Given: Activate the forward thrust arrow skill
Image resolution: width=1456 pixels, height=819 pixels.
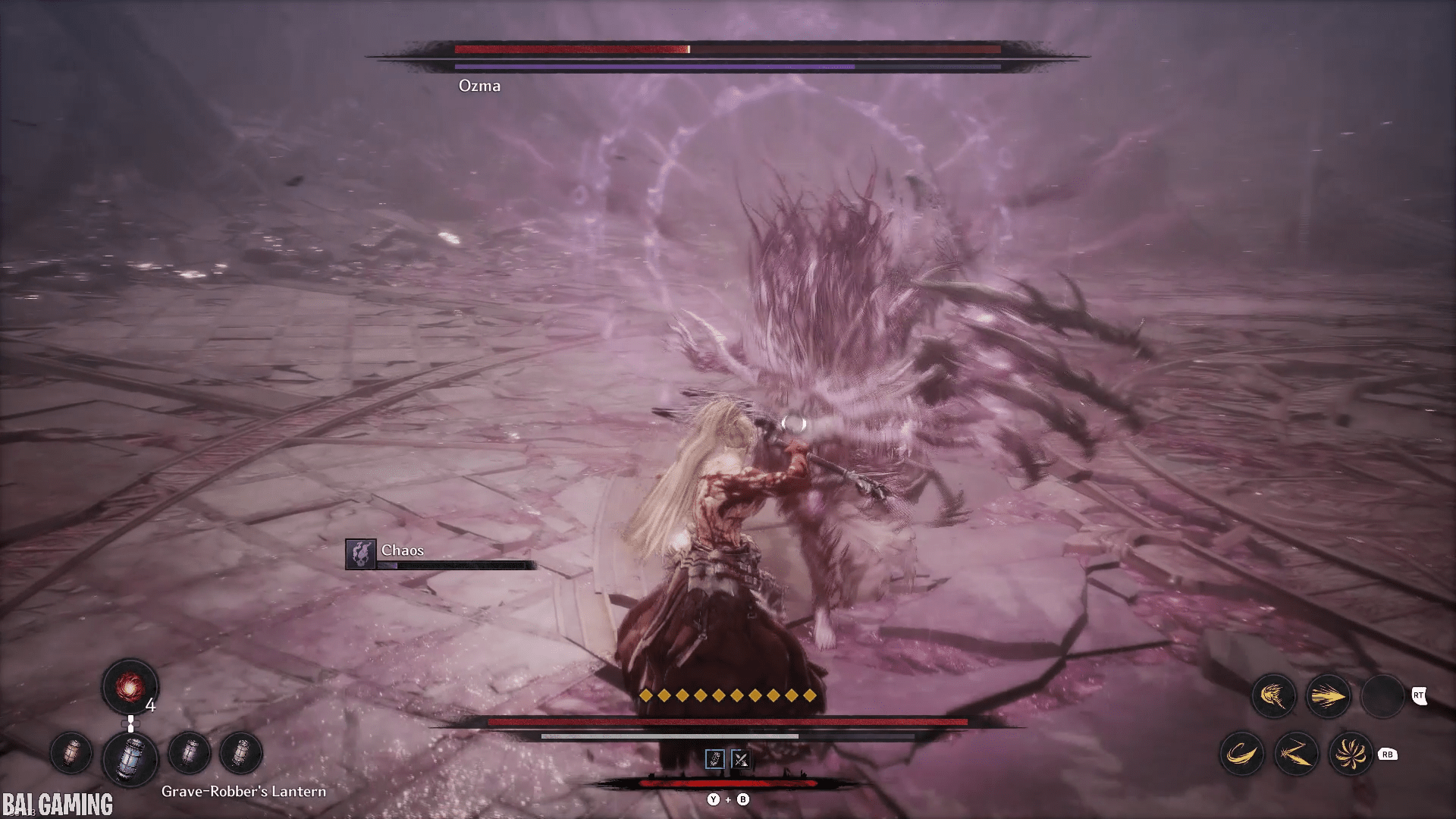Looking at the screenshot, I should coord(1328,696).
